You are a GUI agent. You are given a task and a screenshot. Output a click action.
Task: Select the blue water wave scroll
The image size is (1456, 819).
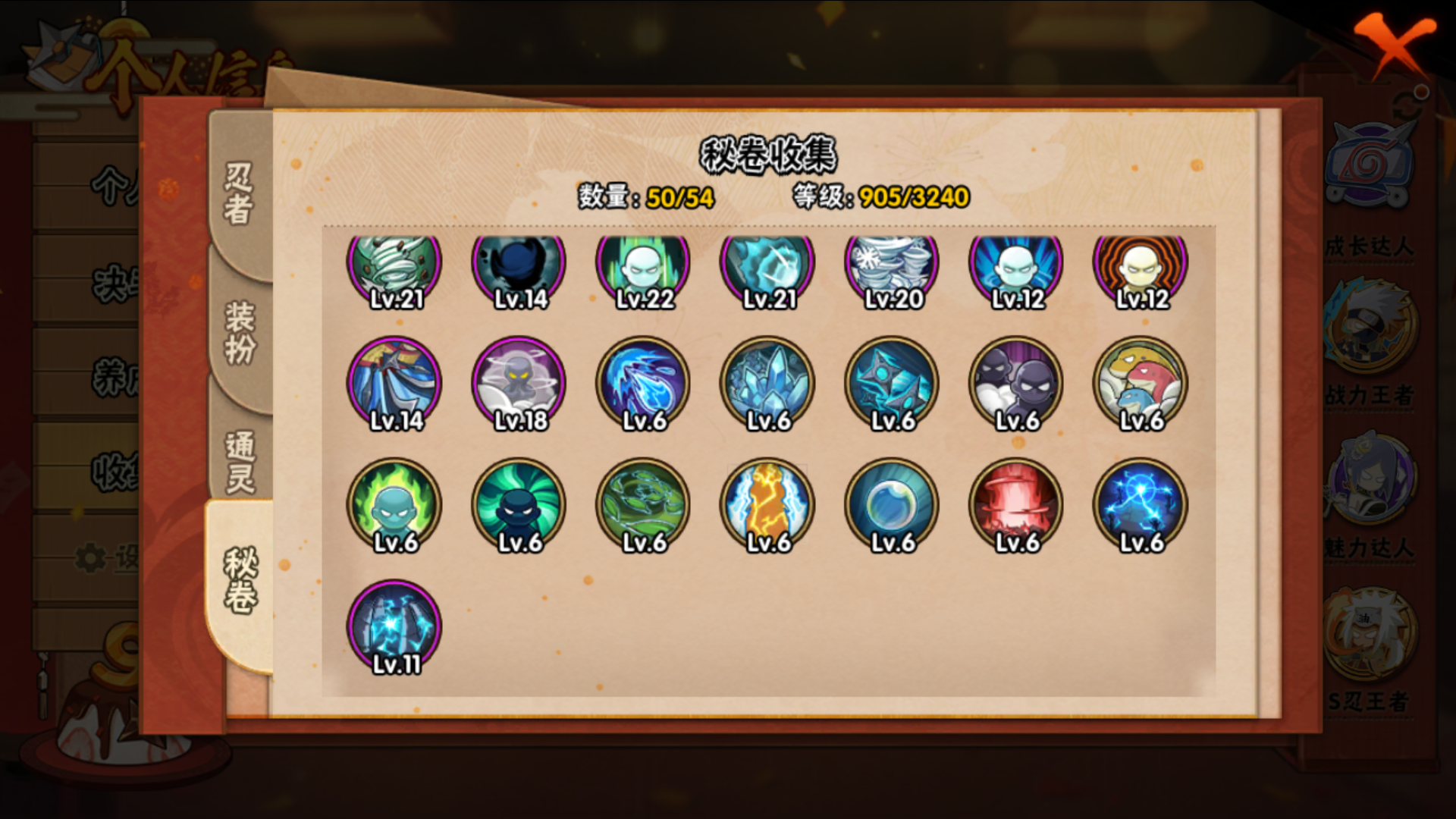click(643, 383)
